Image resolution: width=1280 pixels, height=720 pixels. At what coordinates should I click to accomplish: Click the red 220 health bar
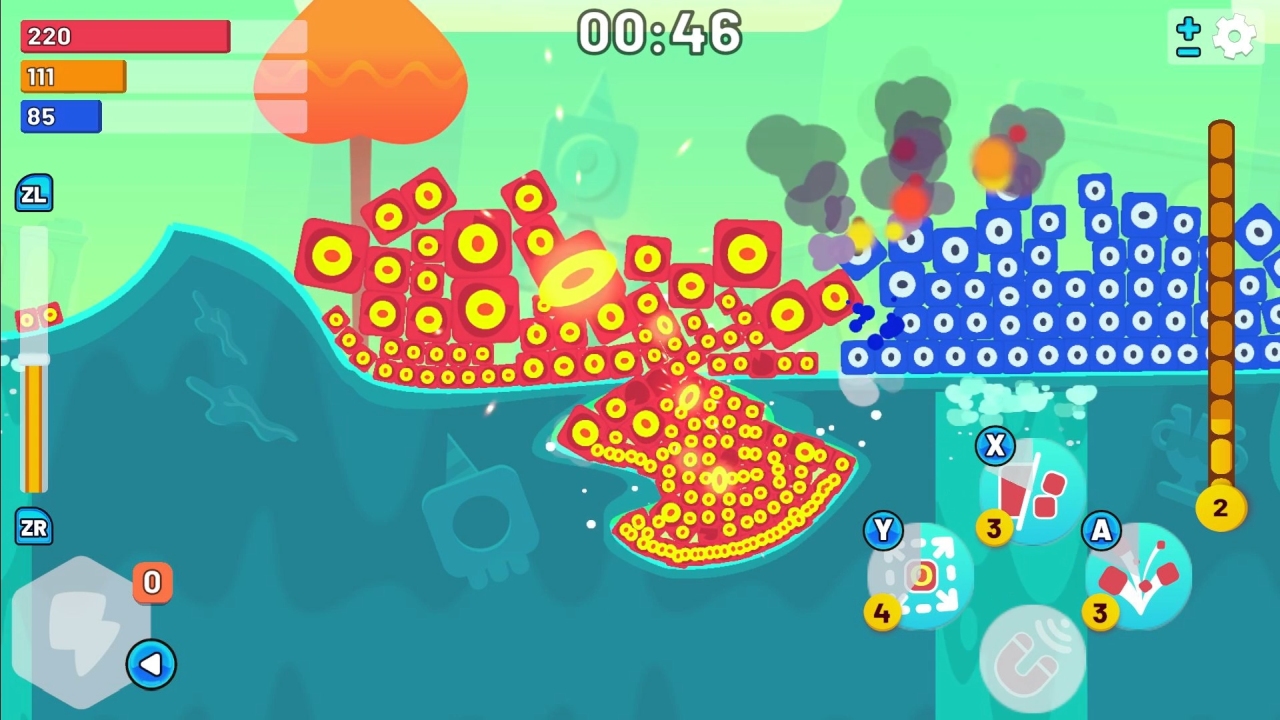pos(125,36)
